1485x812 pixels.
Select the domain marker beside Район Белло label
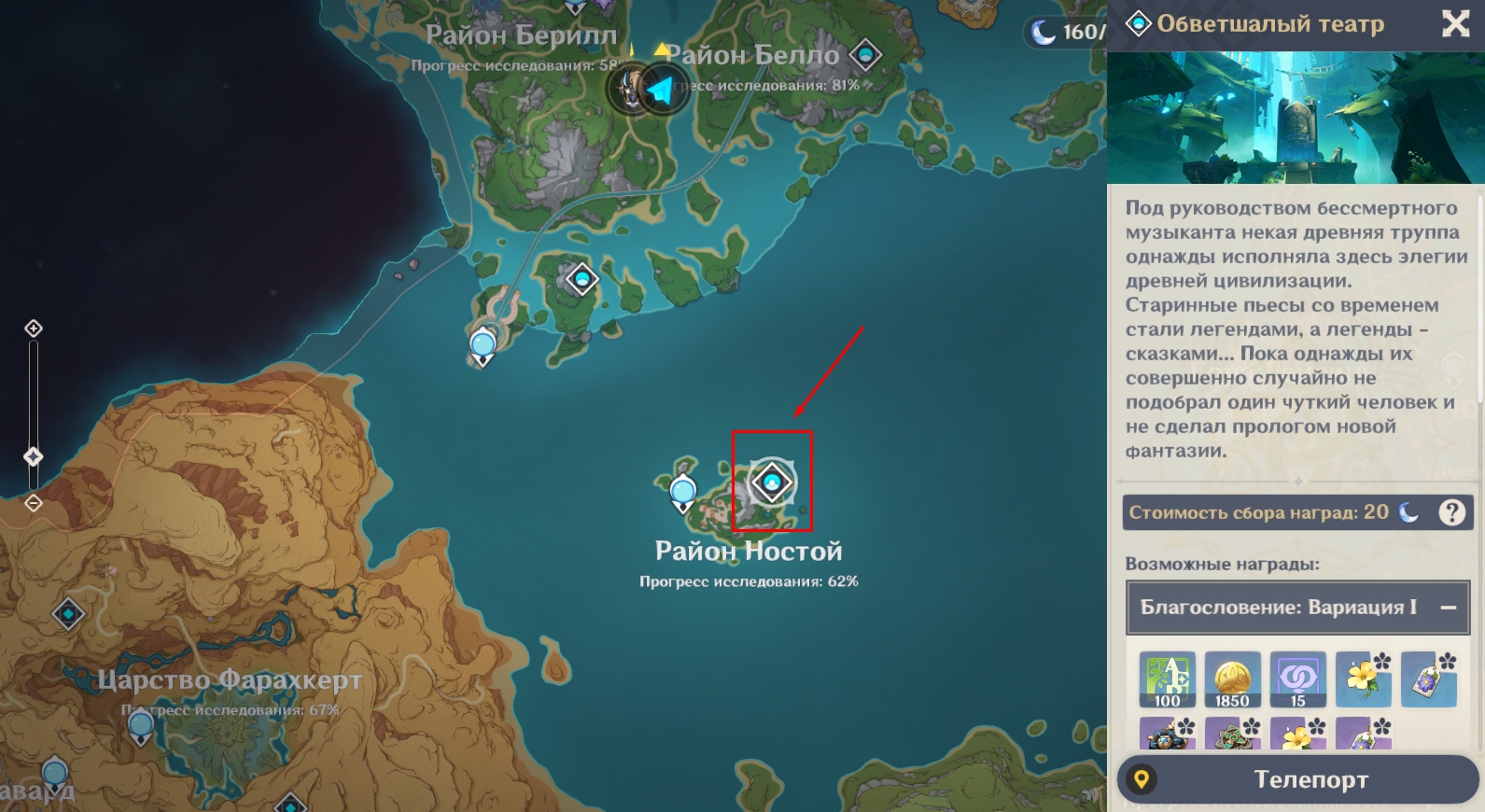865,55
